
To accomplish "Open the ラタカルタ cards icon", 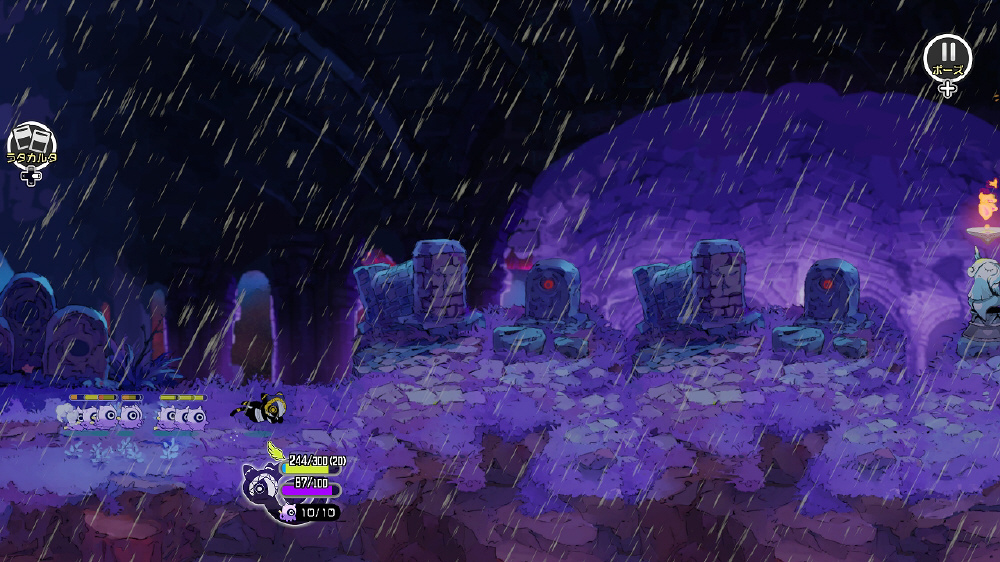I will click(x=32, y=143).
